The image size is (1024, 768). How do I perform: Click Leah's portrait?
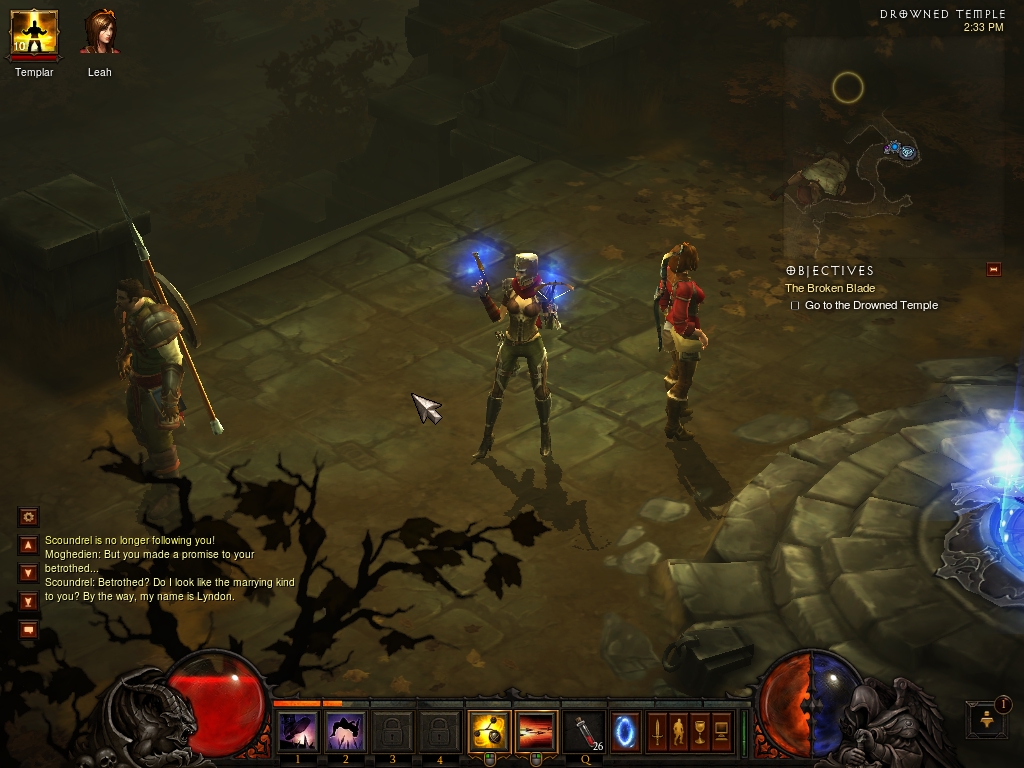coord(100,33)
